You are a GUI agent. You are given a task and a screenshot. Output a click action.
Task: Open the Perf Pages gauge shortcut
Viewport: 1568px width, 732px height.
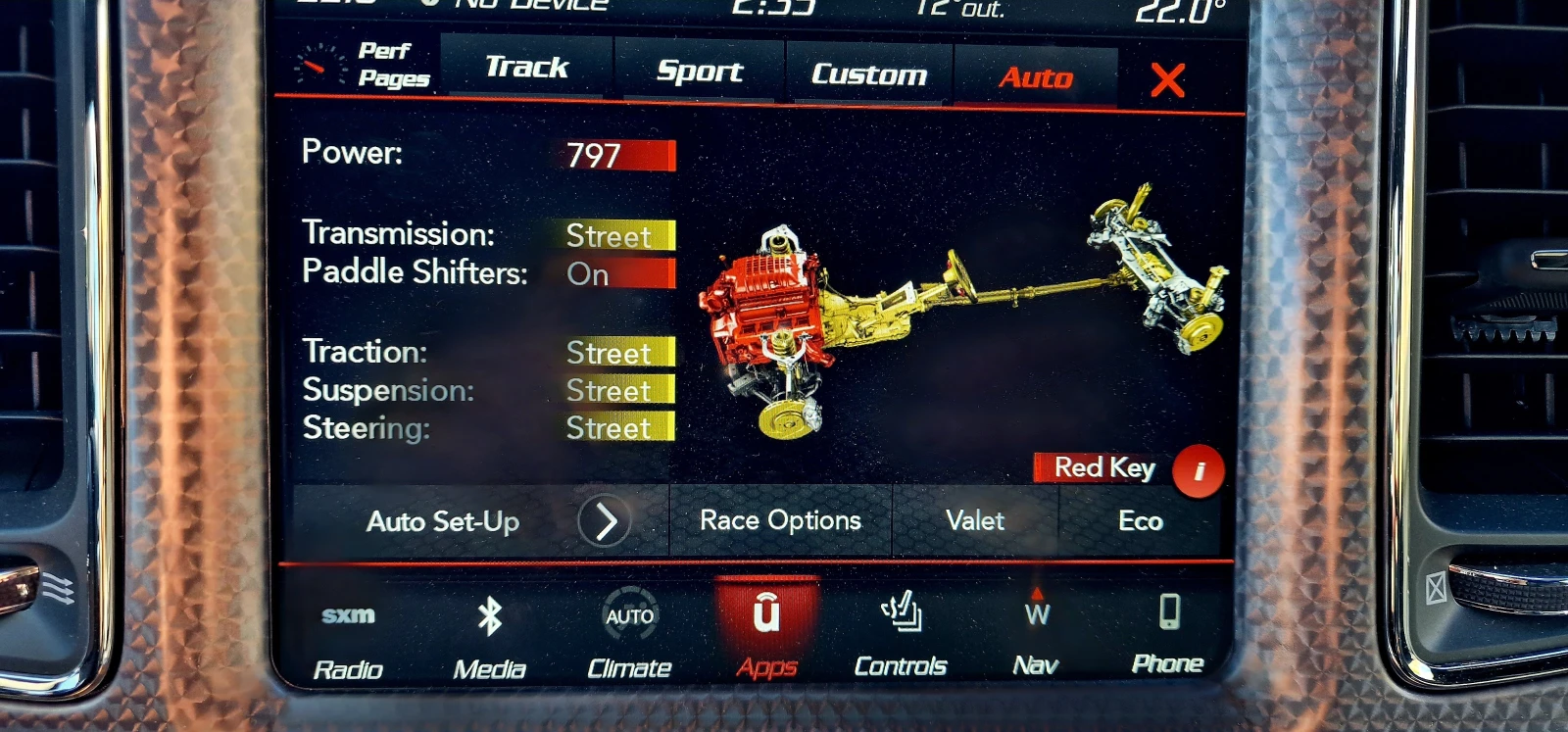[x=365, y=66]
